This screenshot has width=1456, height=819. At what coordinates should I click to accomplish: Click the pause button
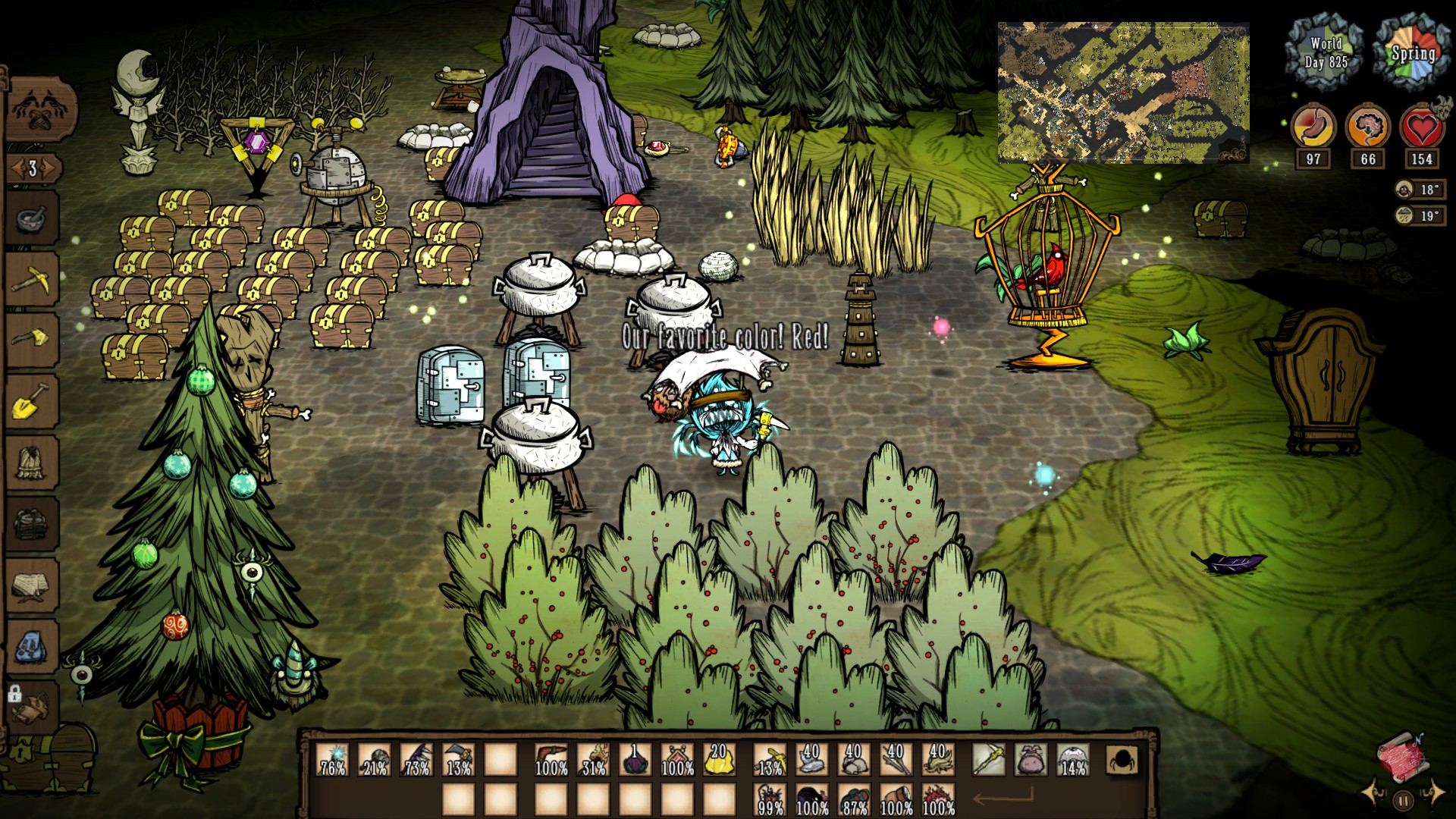(1403, 800)
